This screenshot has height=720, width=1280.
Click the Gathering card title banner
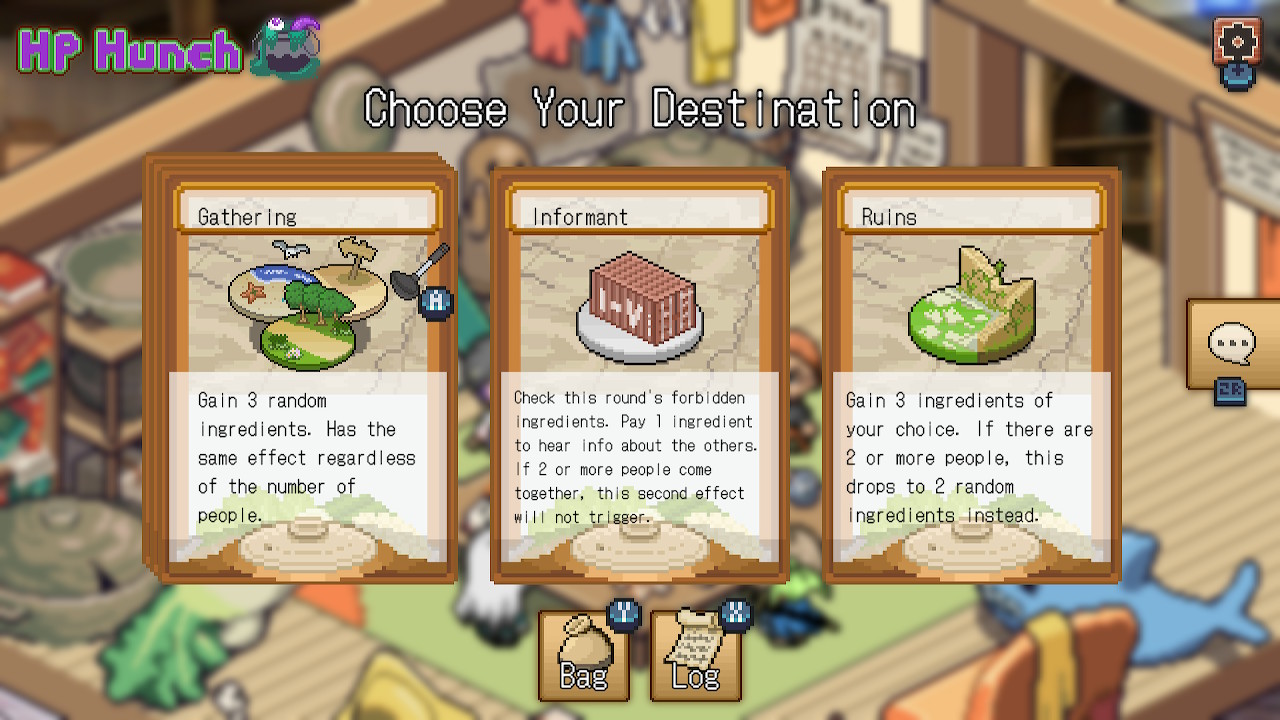pos(307,212)
